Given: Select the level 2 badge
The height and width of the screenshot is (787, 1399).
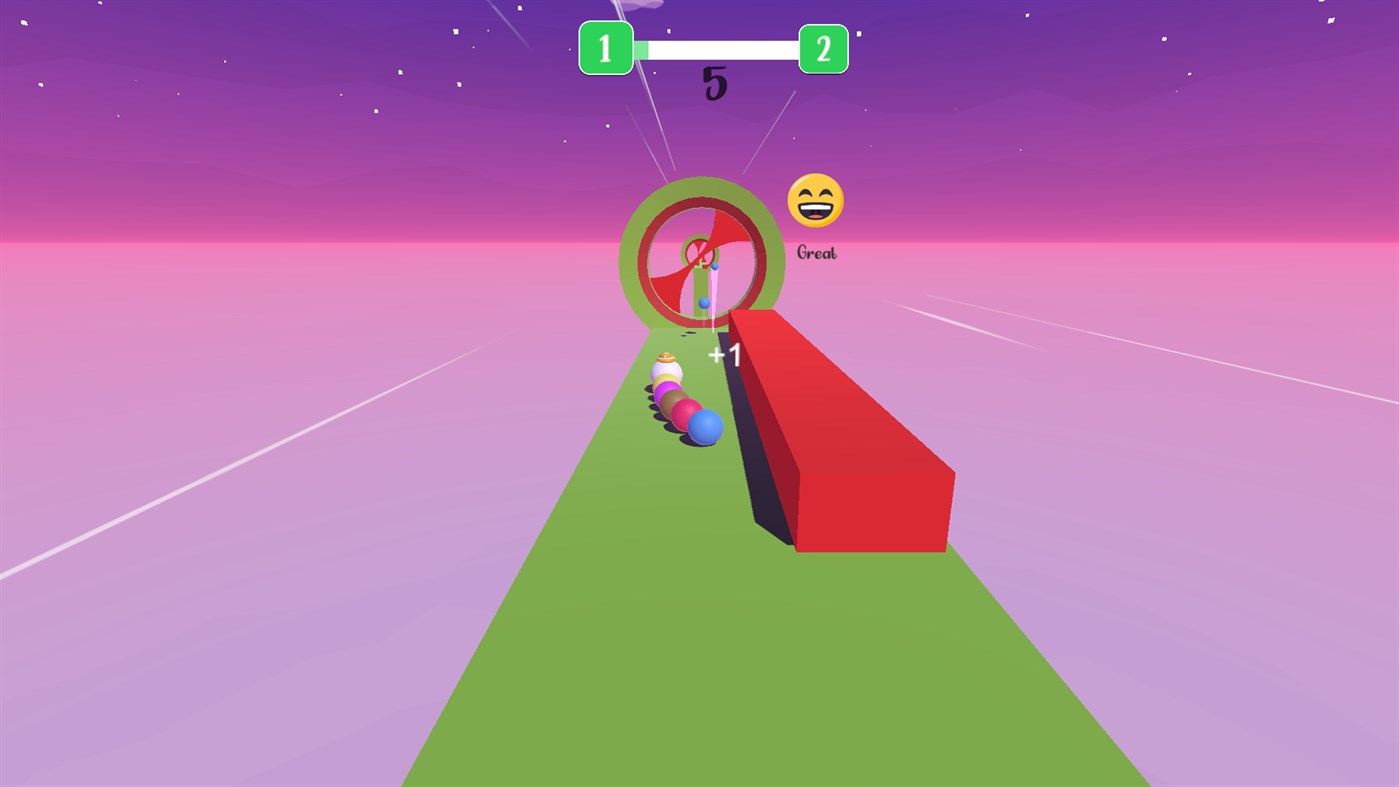Looking at the screenshot, I should pyautogui.click(x=822, y=48).
